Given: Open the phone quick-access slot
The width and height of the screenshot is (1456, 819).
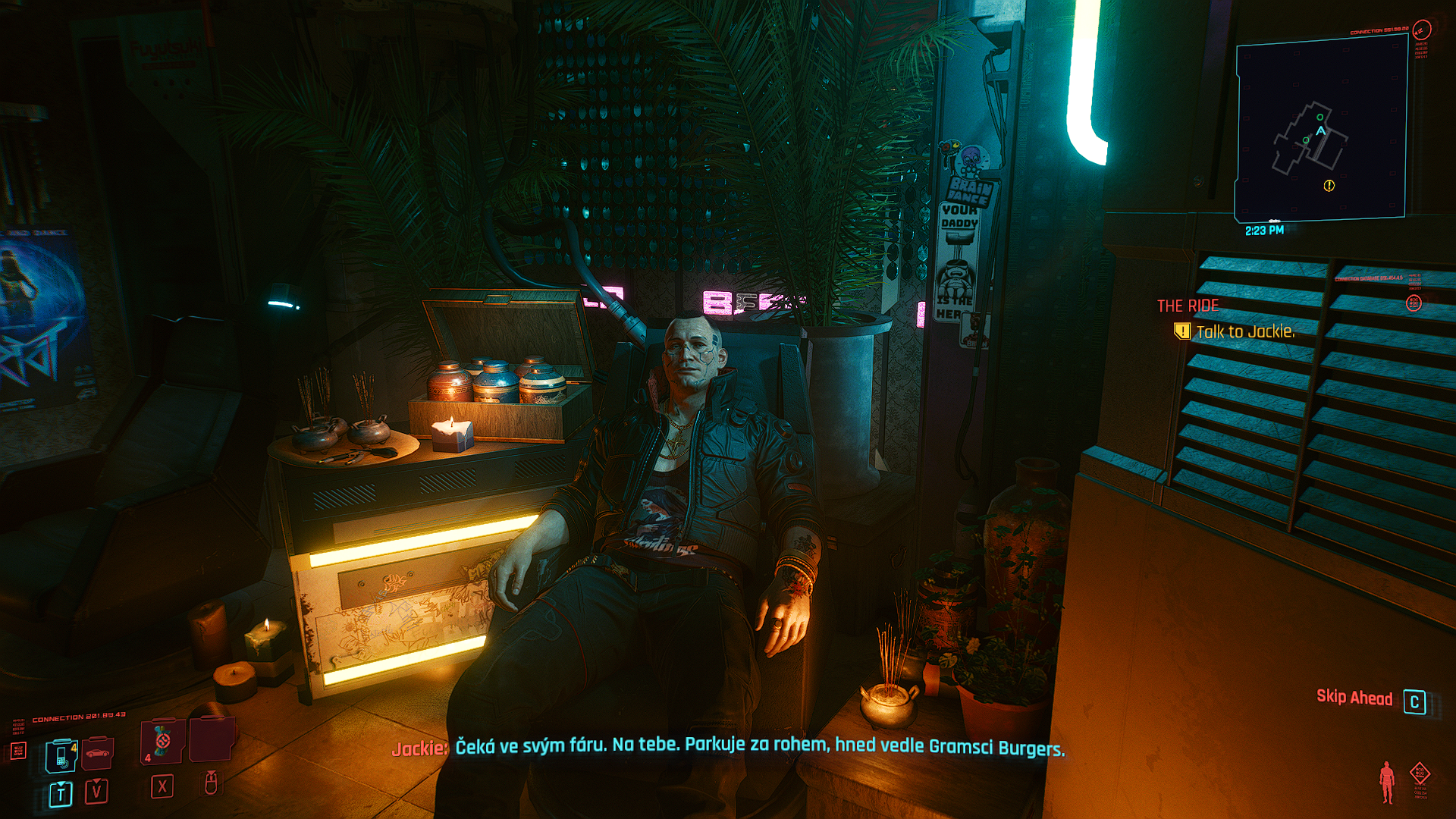Looking at the screenshot, I should 61,755.
